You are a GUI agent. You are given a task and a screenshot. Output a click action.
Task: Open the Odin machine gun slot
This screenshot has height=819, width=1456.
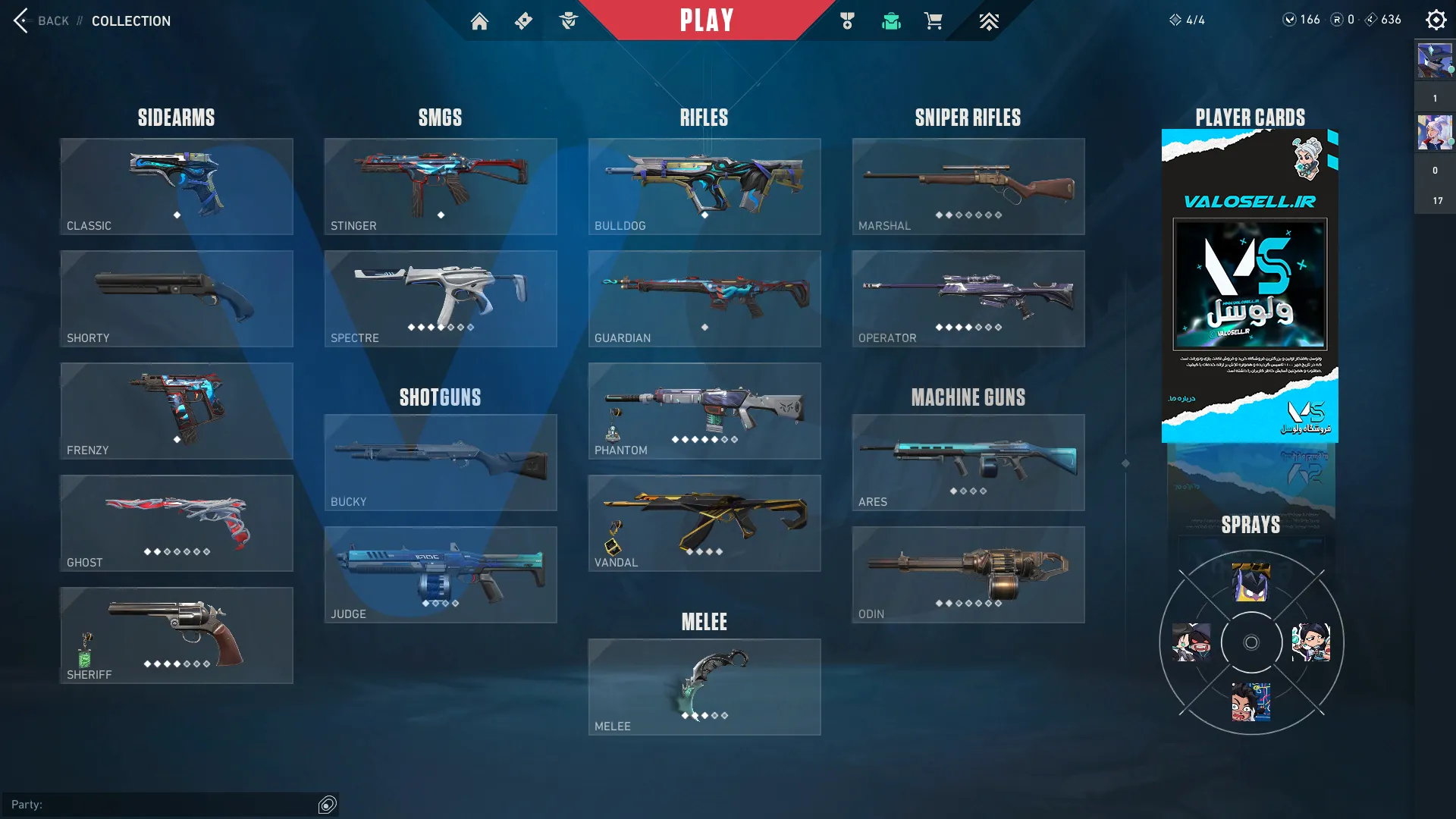(968, 575)
